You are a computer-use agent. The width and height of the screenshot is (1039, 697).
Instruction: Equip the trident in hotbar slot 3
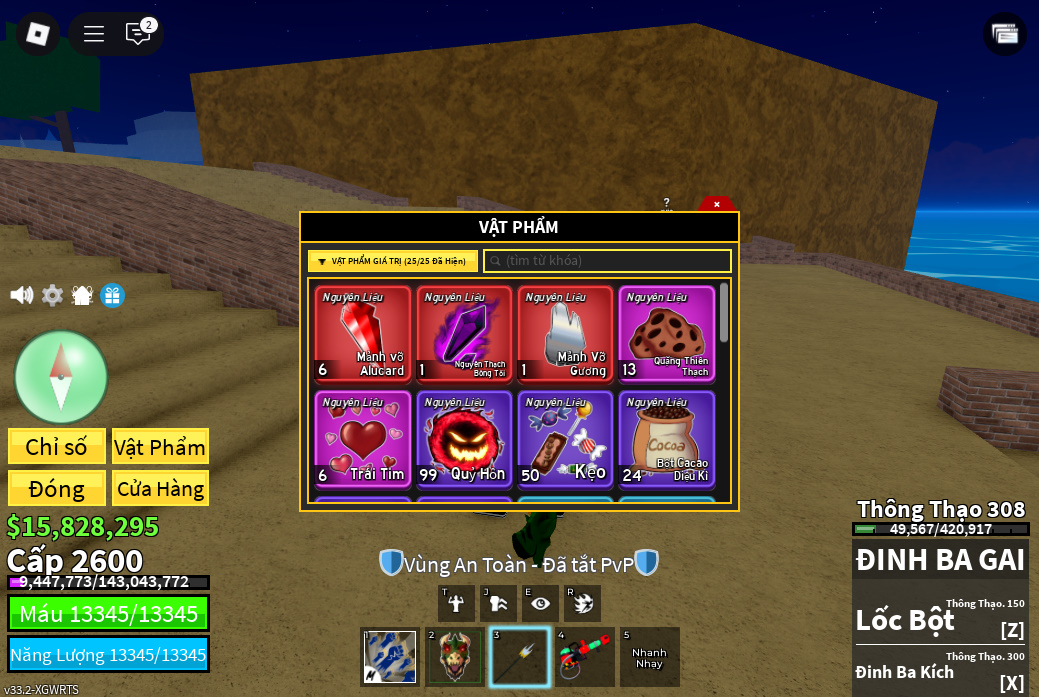[520, 657]
